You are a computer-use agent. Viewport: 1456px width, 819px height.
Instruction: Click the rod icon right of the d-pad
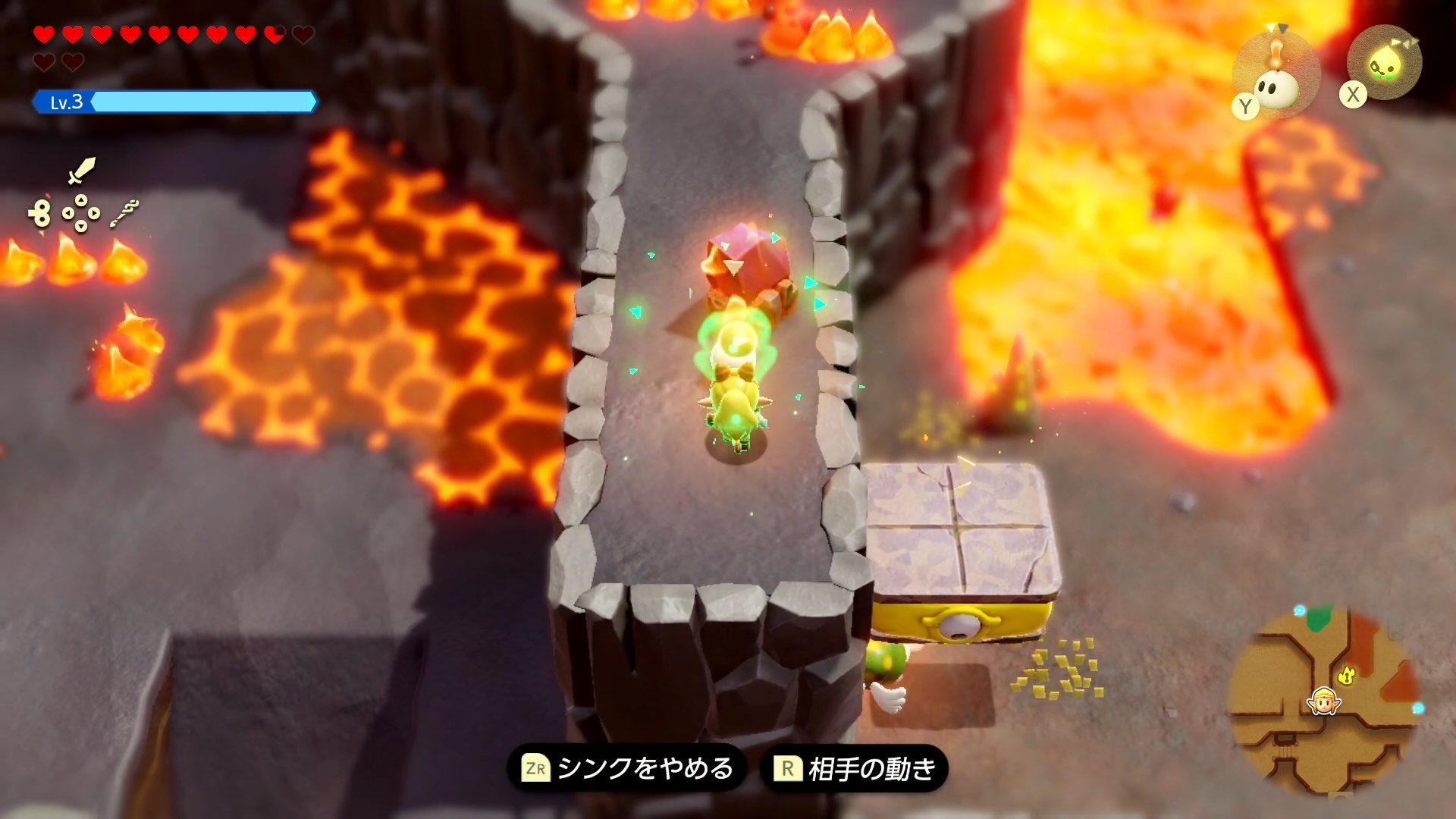pyautogui.click(x=125, y=212)
